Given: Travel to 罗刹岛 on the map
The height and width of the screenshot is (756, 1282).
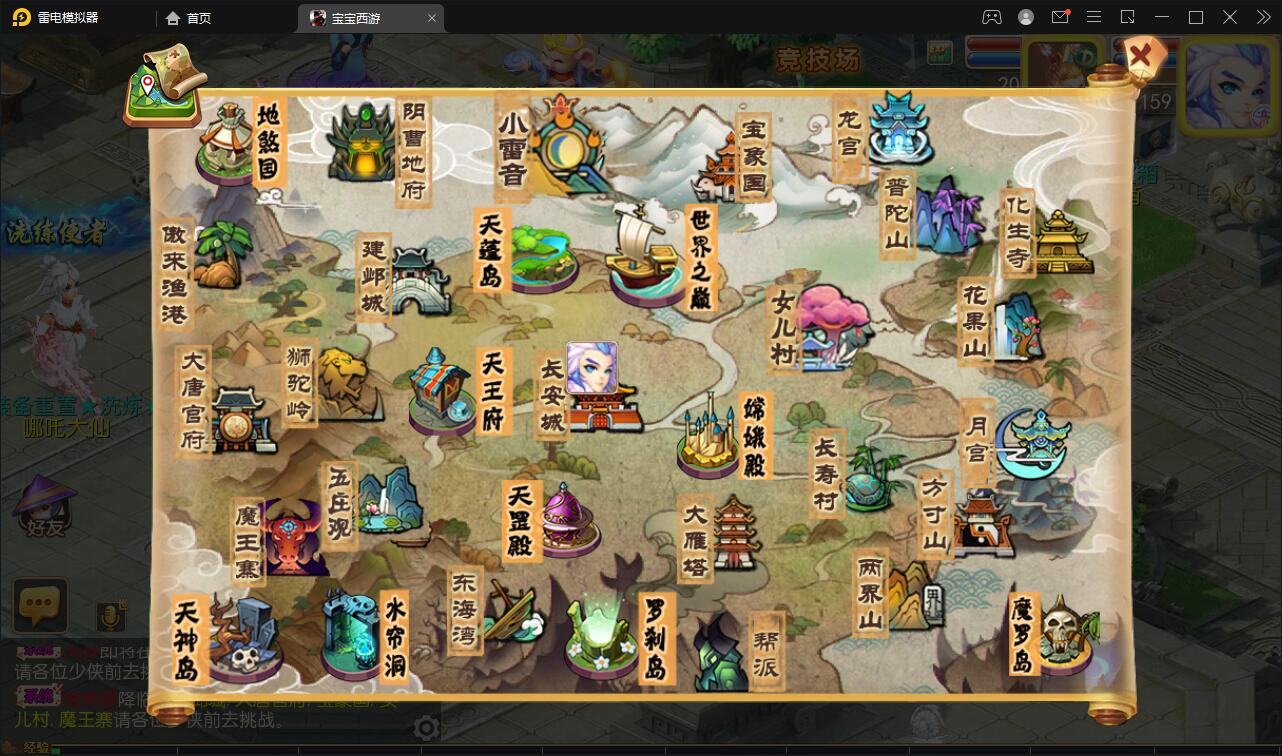Looking at the screenshot, I should click(x=600, y=632).
